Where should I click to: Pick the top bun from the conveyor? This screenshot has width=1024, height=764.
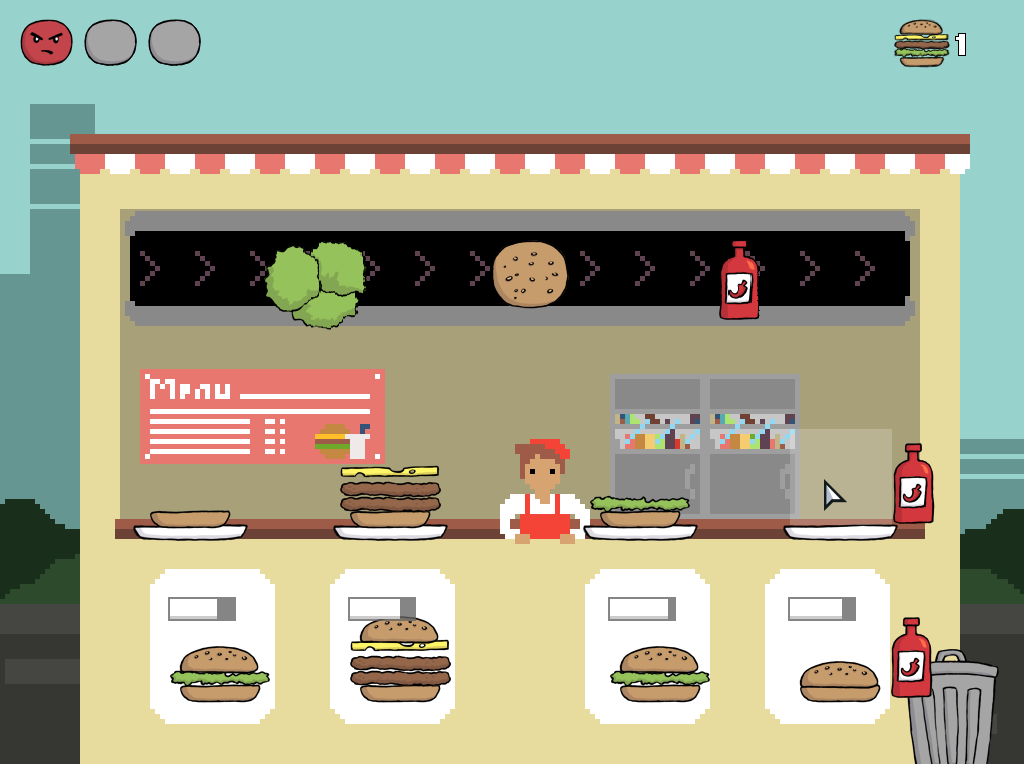(530, 273)
